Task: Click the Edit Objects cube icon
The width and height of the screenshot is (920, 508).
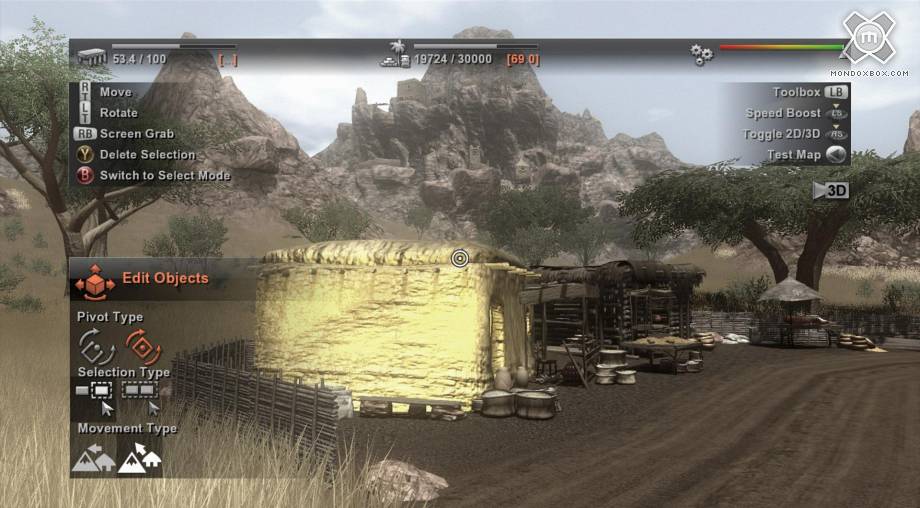Action: pos(95,282)
